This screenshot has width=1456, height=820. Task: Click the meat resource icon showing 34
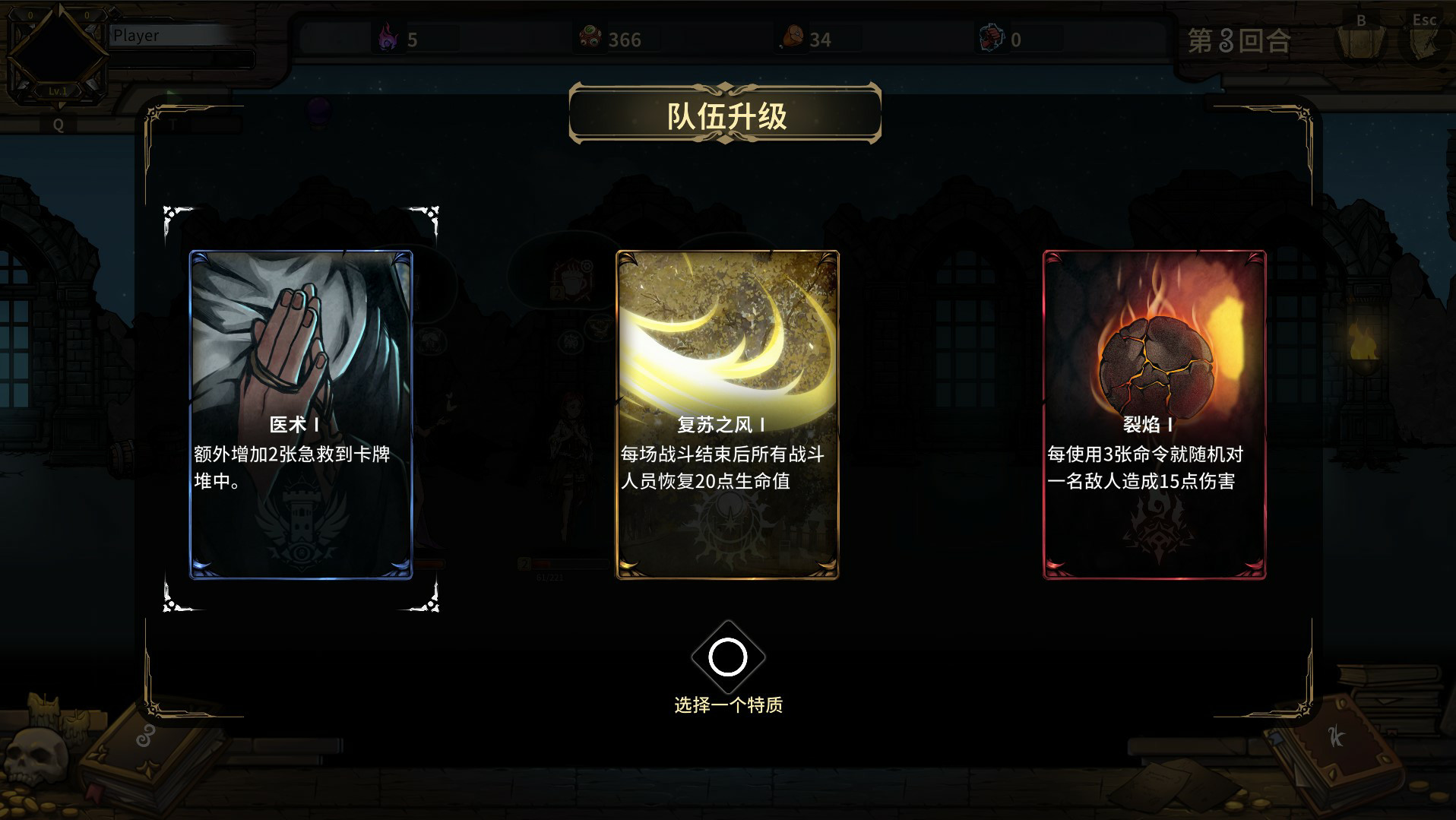(x=791, y=36)
